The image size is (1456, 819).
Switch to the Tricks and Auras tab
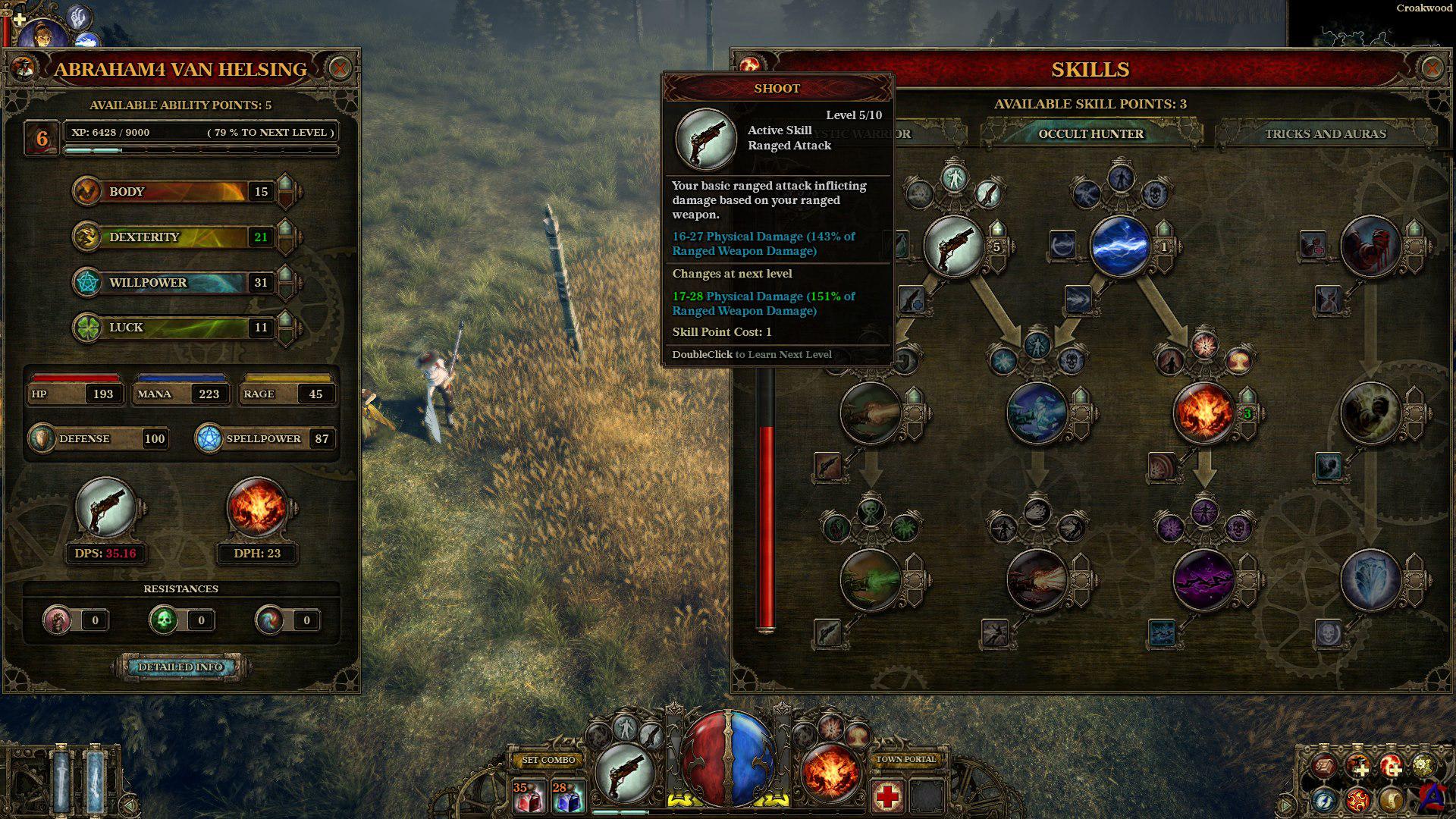click(x=1325, y=134)
